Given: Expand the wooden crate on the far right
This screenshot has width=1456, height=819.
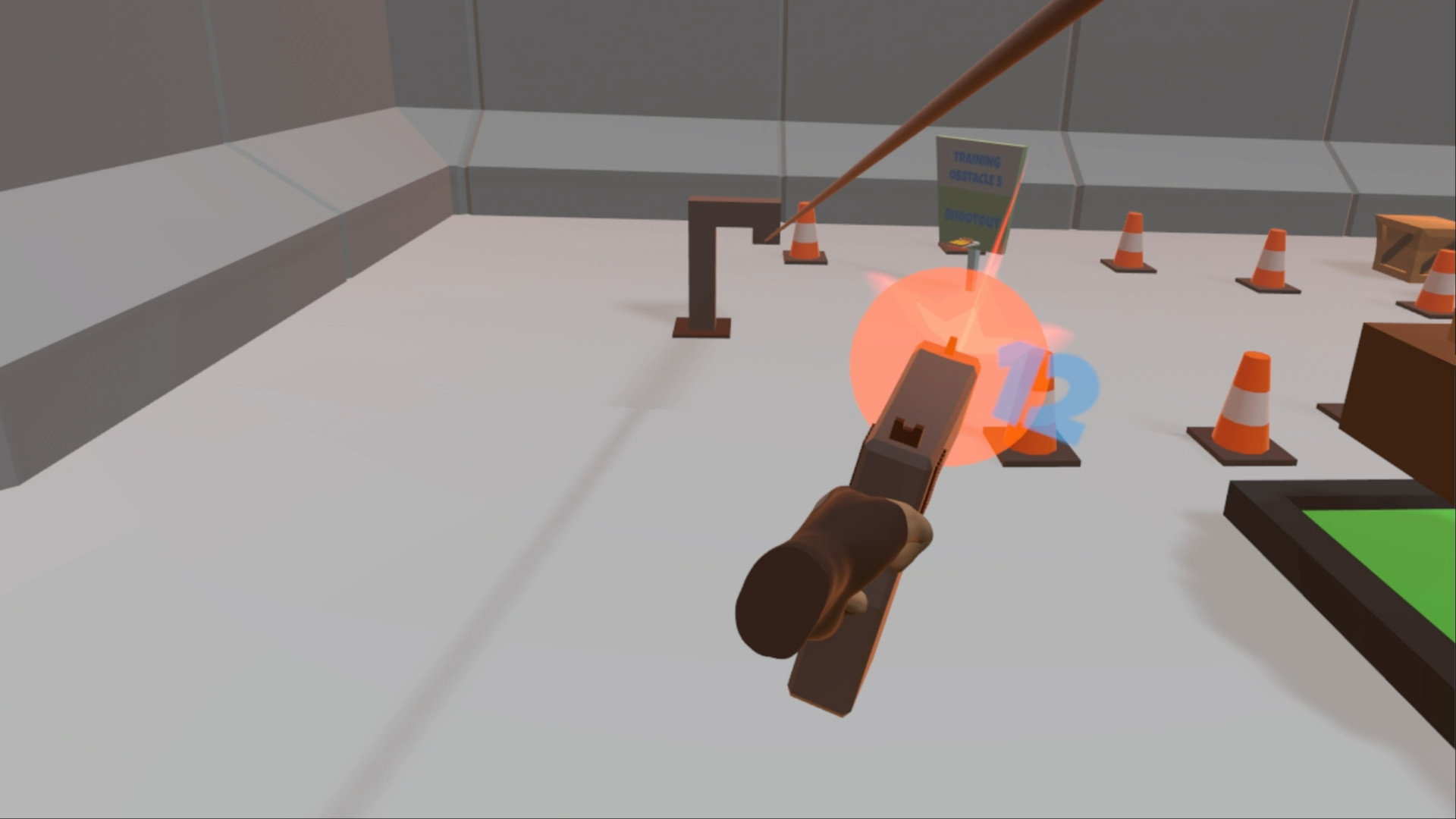Looking at the screenshot, I should pos(1410,246).
